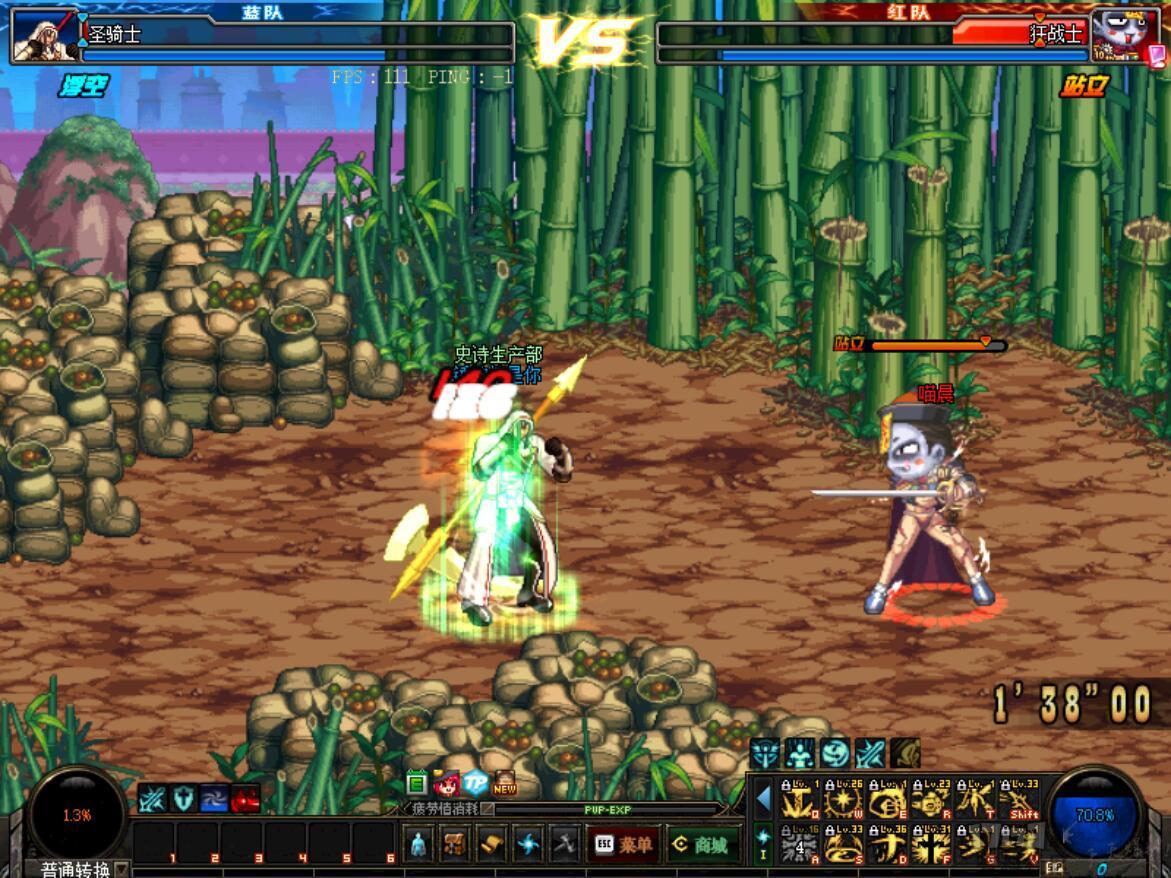Trigger the Shift key skill icon
Image resolution: width=1171 pixels, height=878 pixels.
[1020, 801]
